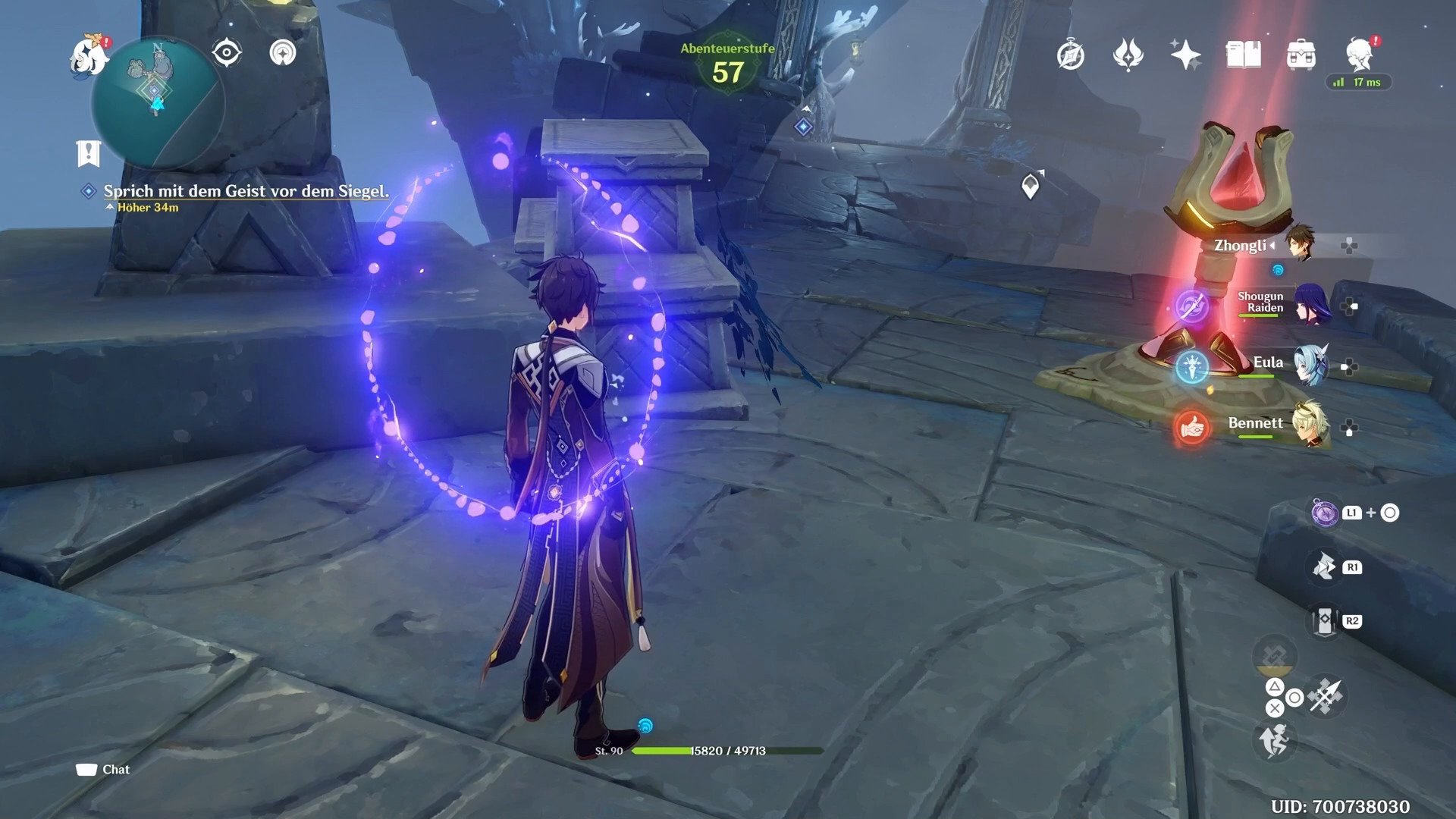Open the character profile icon
1456x819 pixels.
[x=1360, y=55]
